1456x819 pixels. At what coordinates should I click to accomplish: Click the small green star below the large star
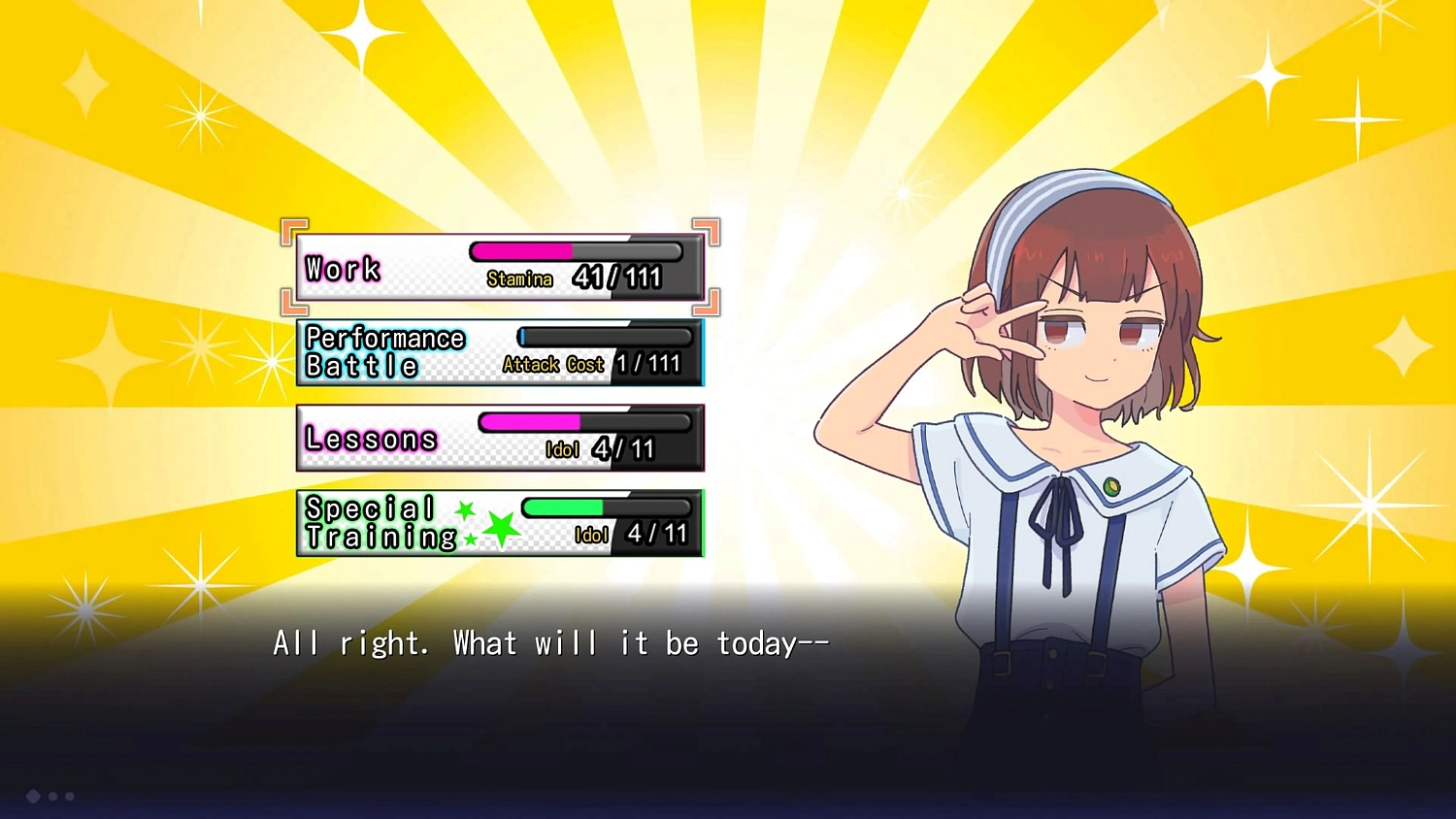click(x=471, y=541)
